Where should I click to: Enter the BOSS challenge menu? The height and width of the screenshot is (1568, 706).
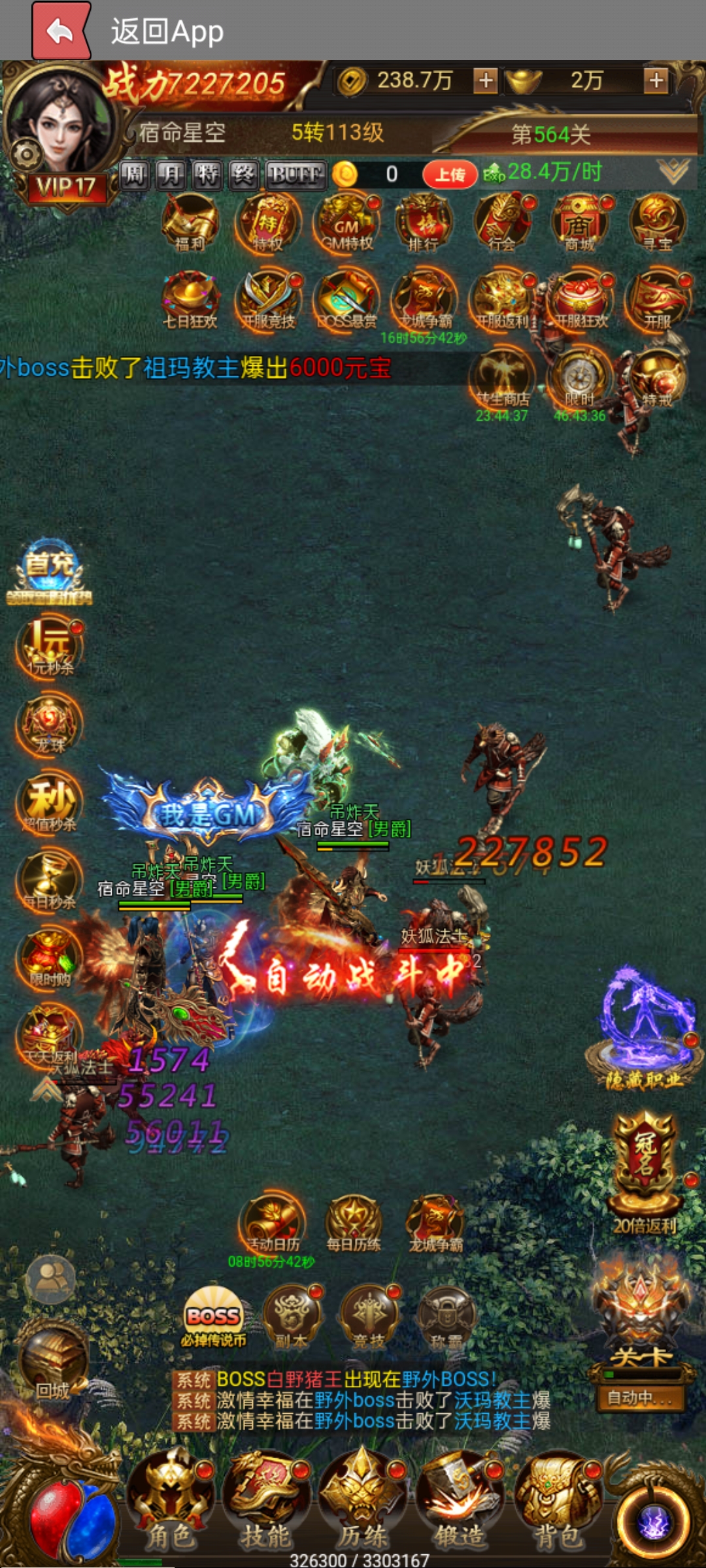click(213, 1316)
